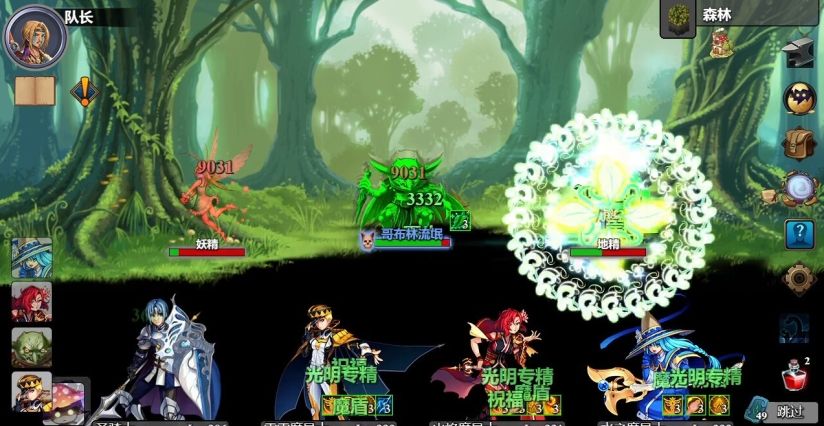Select the blue-haired mage party portrait
This screenshot has height=426, width=824.
(x=31, y=258)
